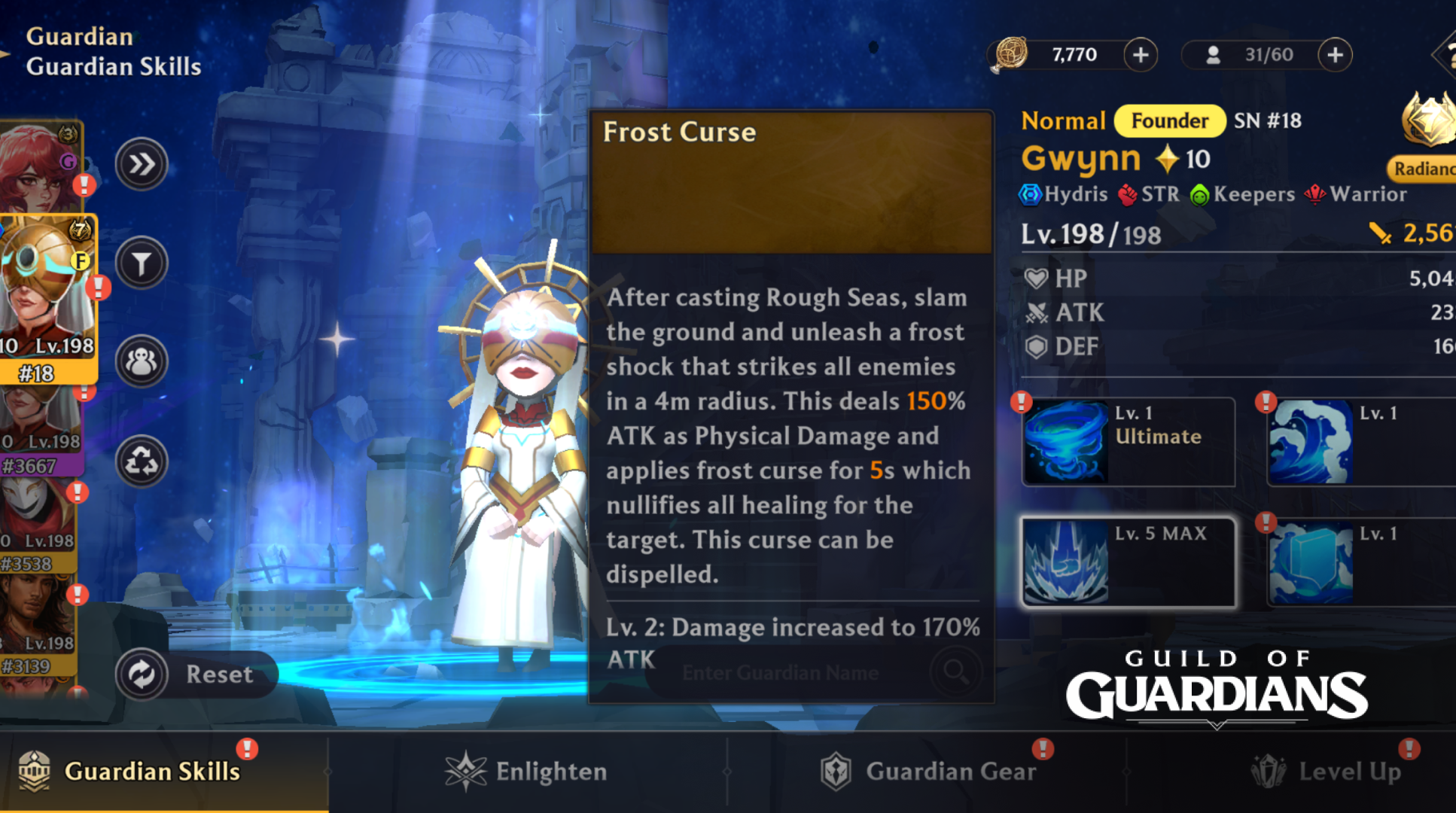The width and height of the screenshot is (1456, 813).
Task: Expand the guardian list with double-arrow button
Action: (x=142, y=164)
